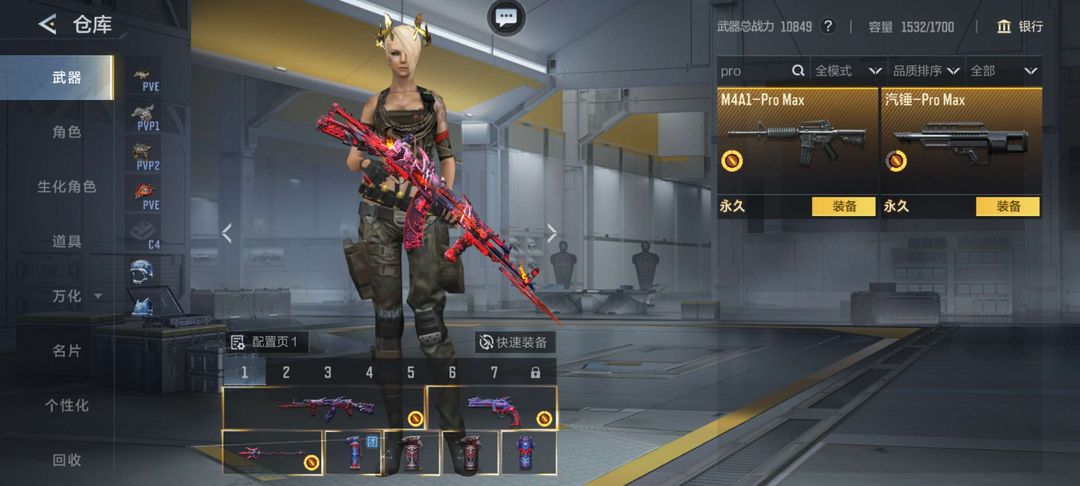Open the 品质排序 sort dropdown
Viewport: 1080px width, 486px height.
pos(926,71)
